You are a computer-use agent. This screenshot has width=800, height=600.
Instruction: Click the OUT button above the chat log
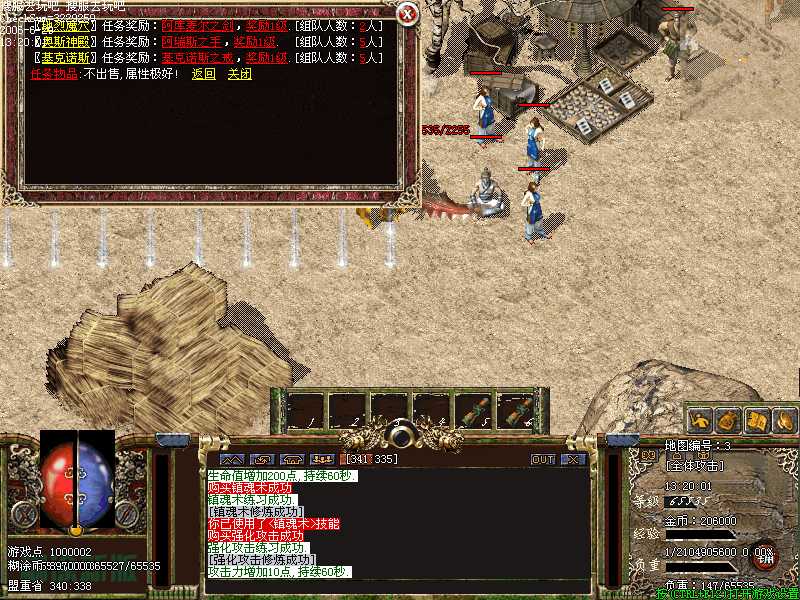[x=542, y=459]
